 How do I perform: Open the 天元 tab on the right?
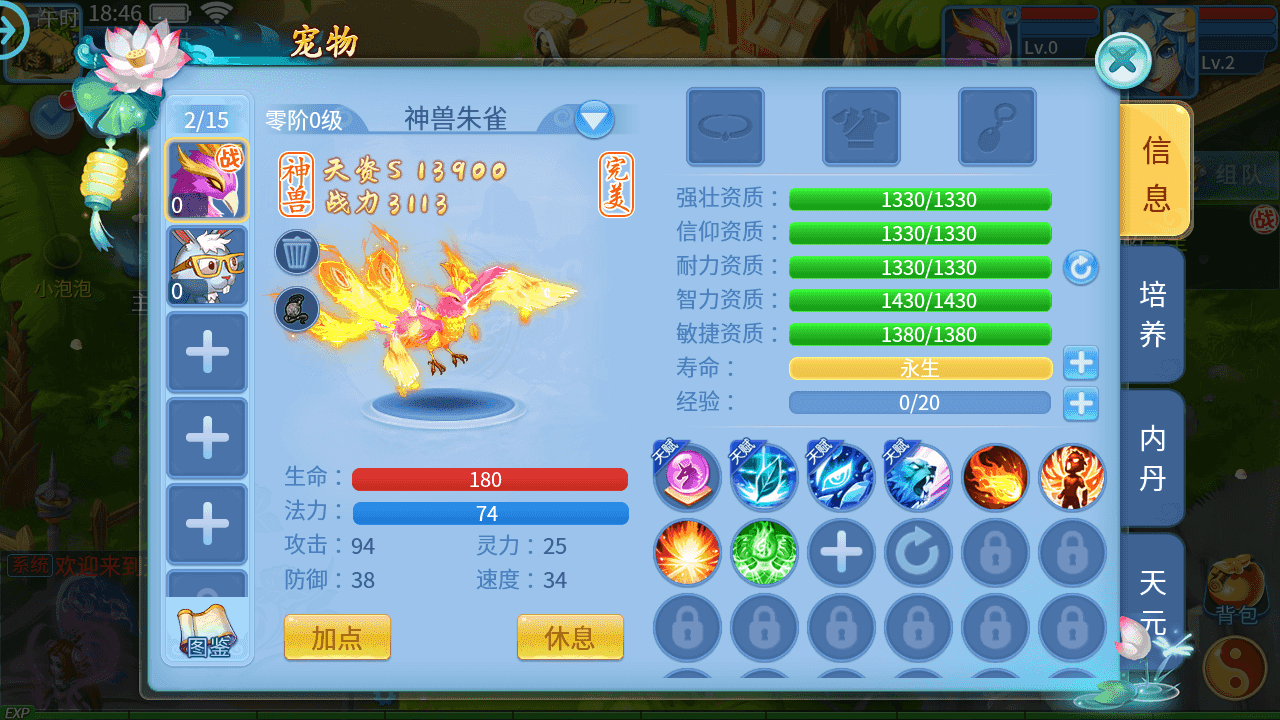[1152, 600]
